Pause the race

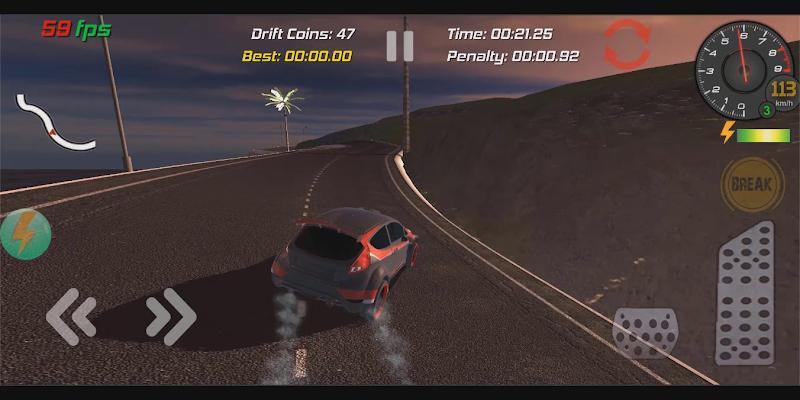(x=400, y=46)
